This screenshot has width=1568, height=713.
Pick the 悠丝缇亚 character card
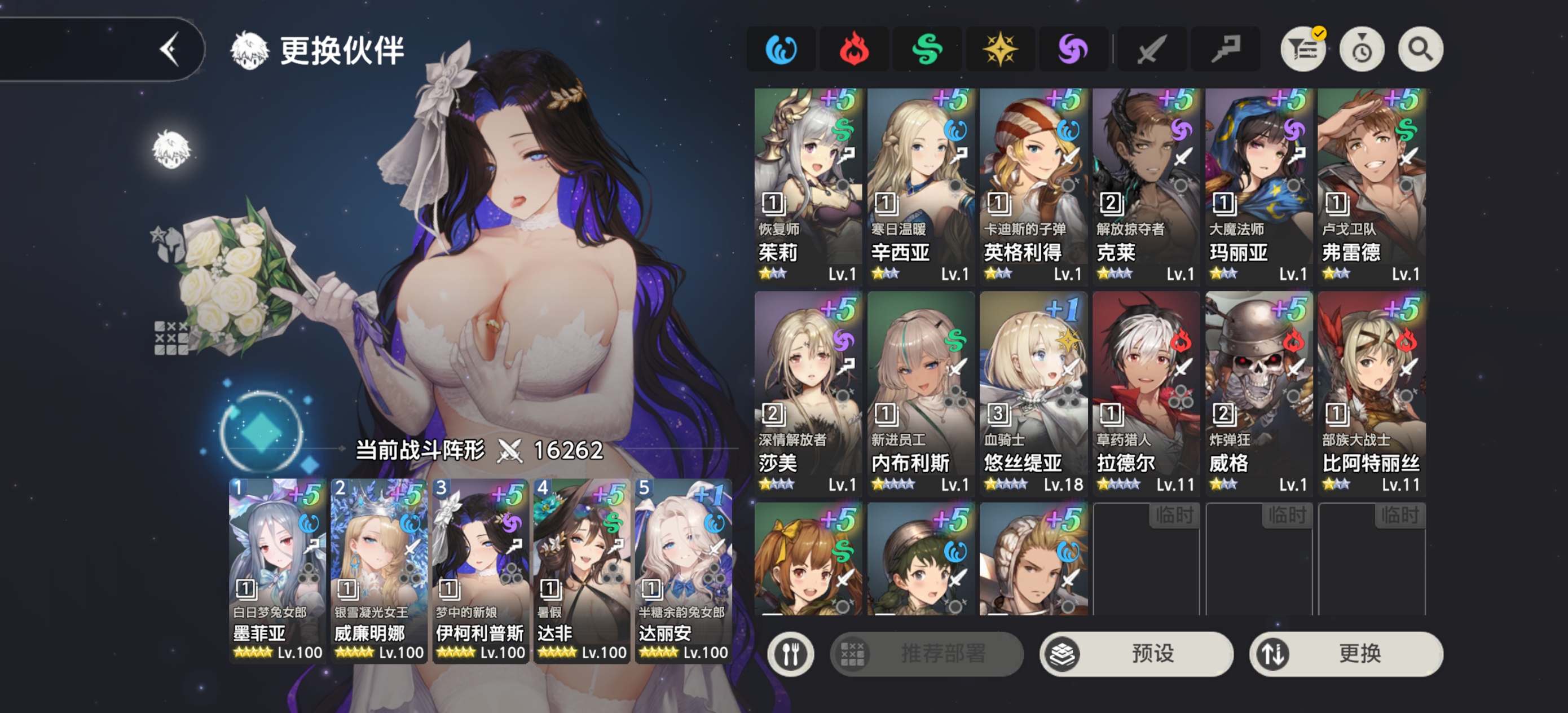(1033, 393)
